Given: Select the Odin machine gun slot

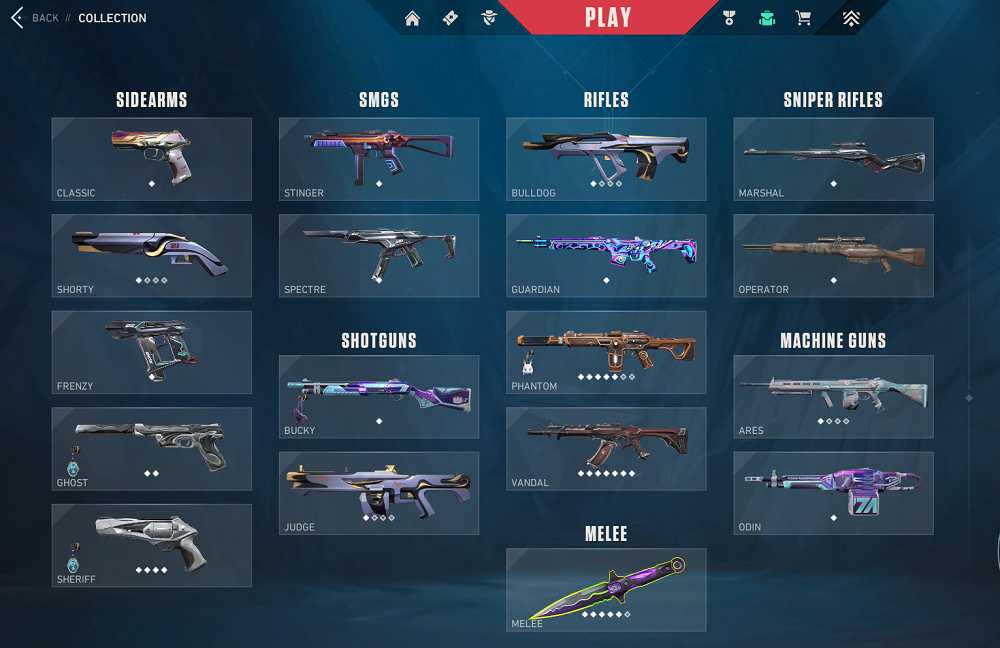Looking at the screenshot, I should pyautogui.click(x=833, y=493).
